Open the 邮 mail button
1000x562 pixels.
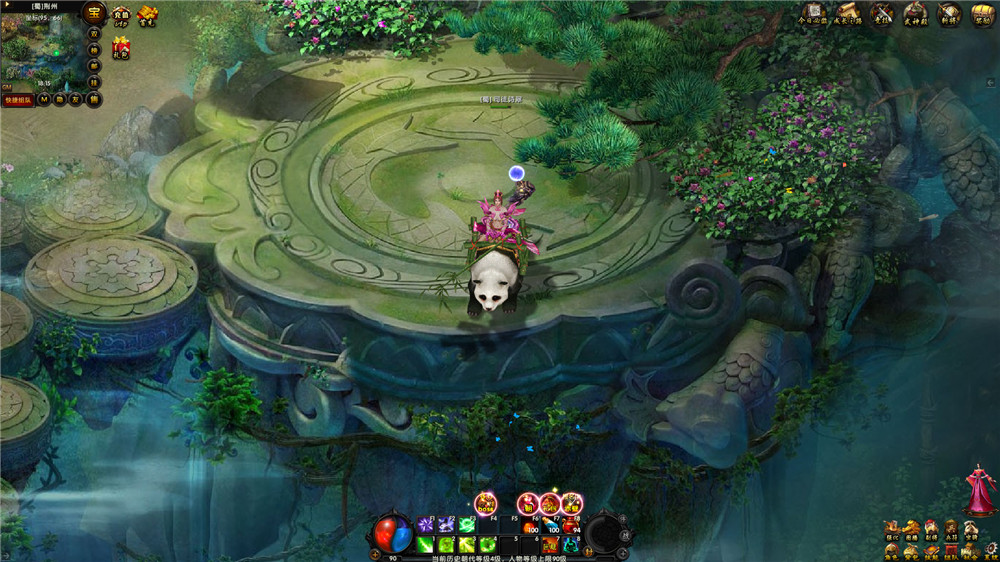(x=94, y=66)
